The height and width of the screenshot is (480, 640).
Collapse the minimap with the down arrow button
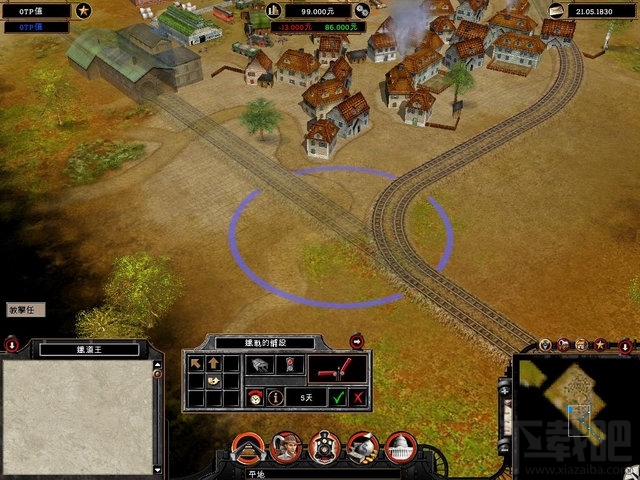pyautogui.click(x=626, y=345)
